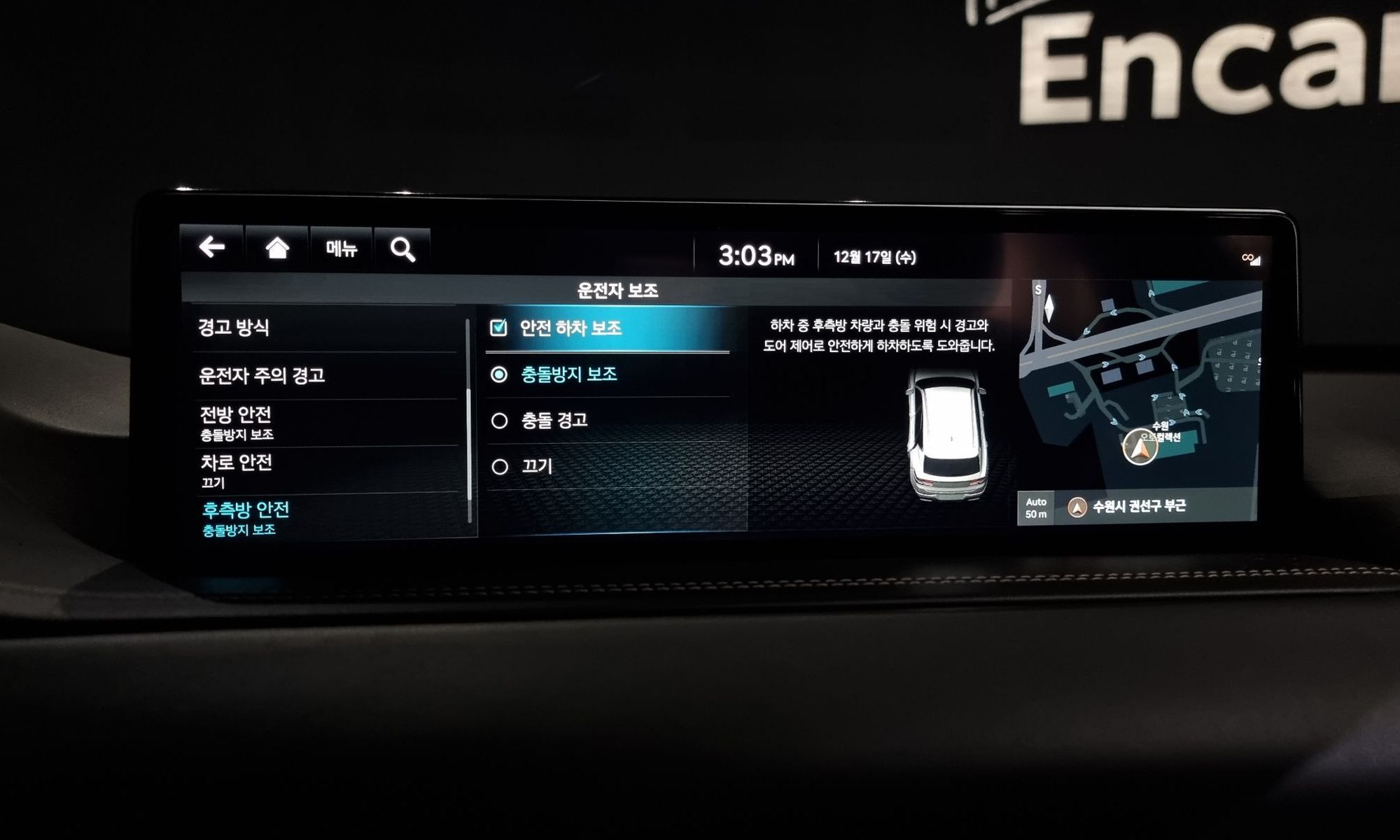The width and height of the screenshot is (1400, 840).
Task: Click the map compass indicator
Action: (1049, 307)
